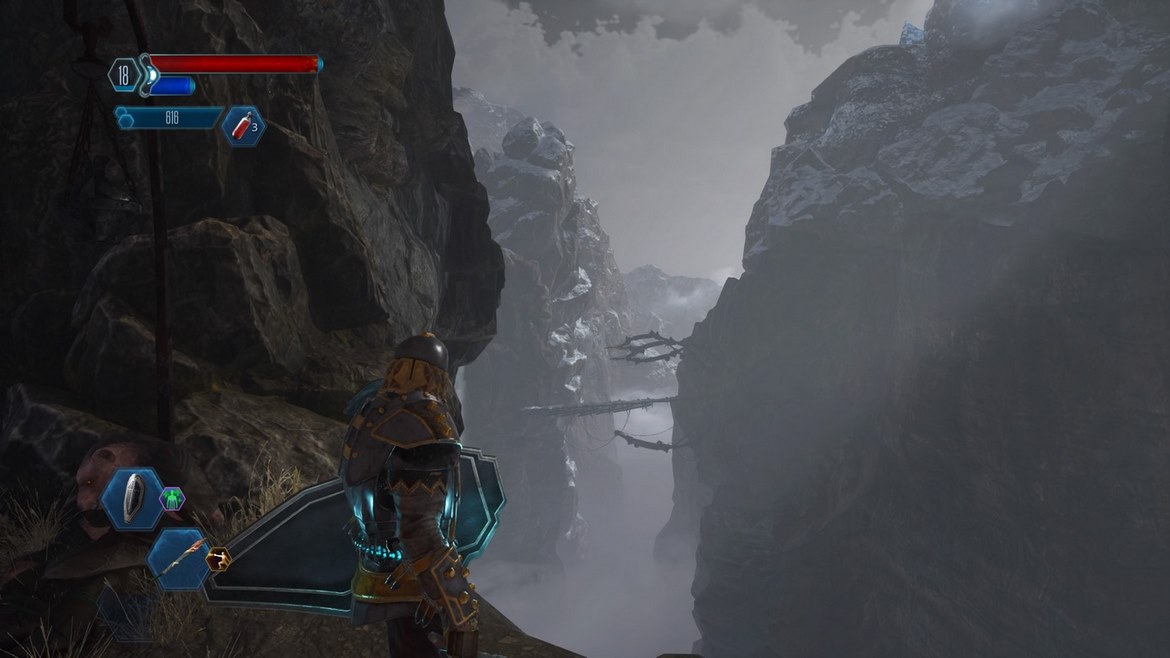The width and height of the screenshot is (1170, 658).
Task: Trigger the golden strike ability icon
Action: (217, 559)
